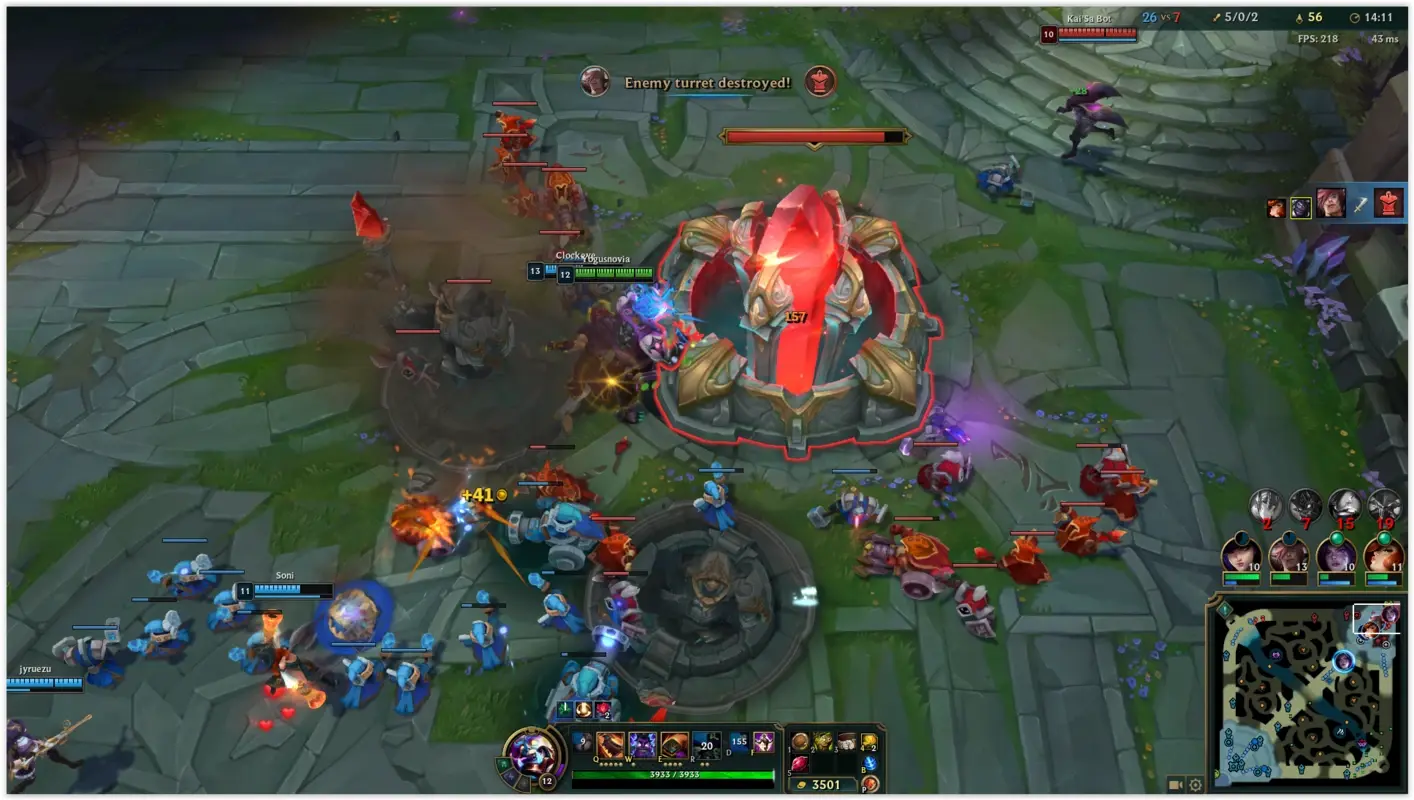Click the P consumable slot icon
1414x800 pixels.
pyautogui.click(x=869, y=785)
